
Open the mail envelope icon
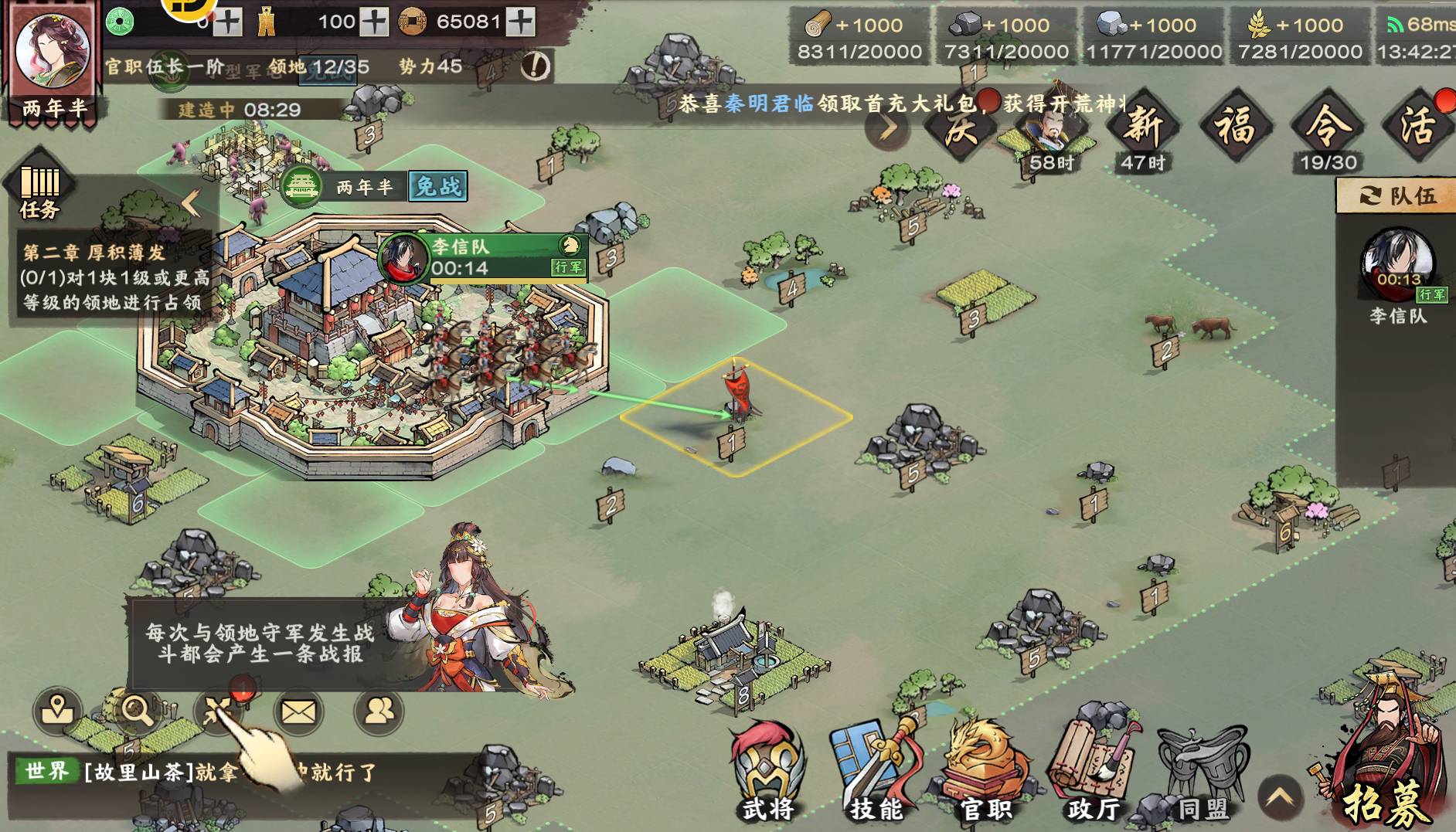[298, 711]
